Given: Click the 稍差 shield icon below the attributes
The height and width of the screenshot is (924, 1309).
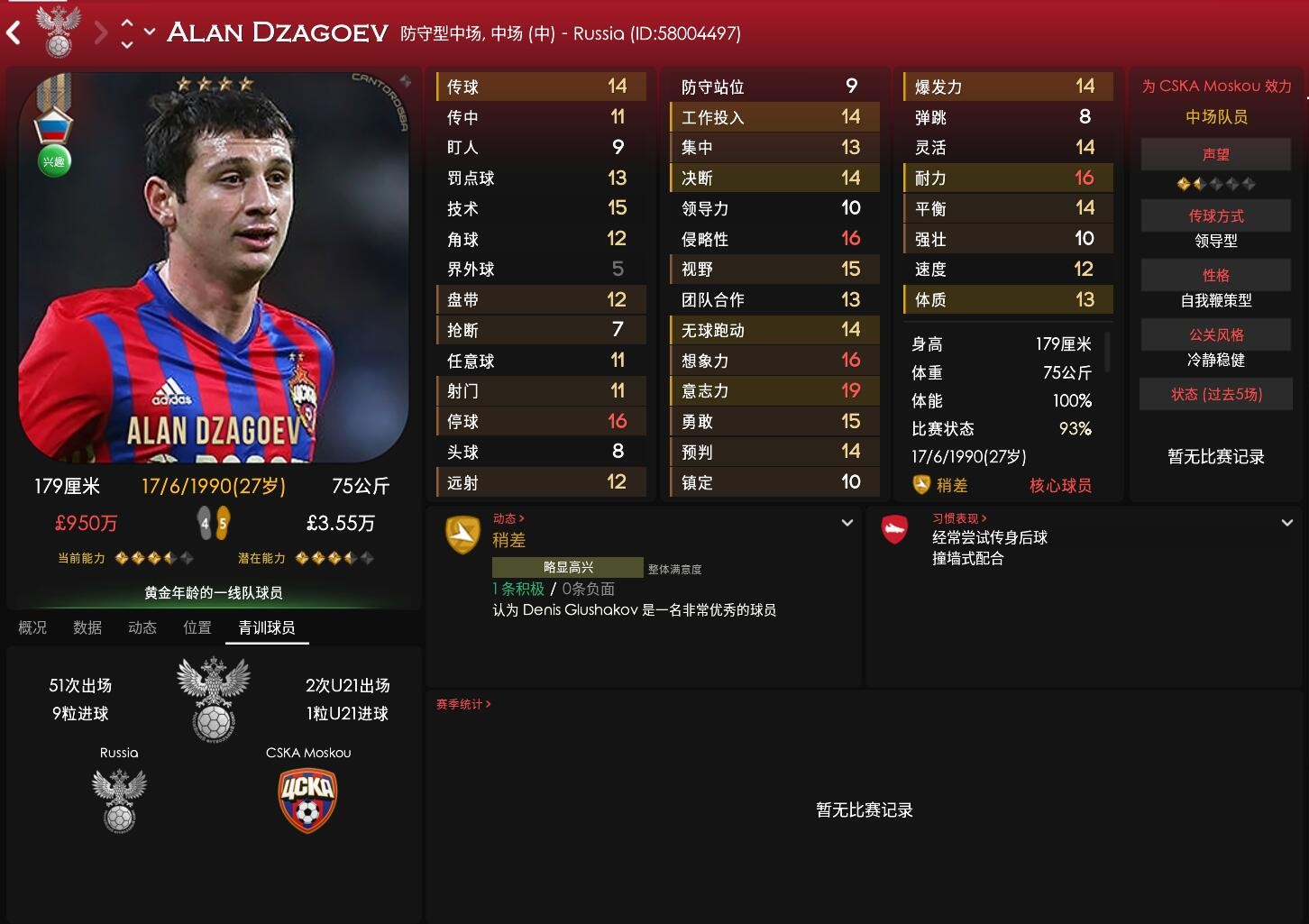Looking at the screenshot, I should (921, 484).
